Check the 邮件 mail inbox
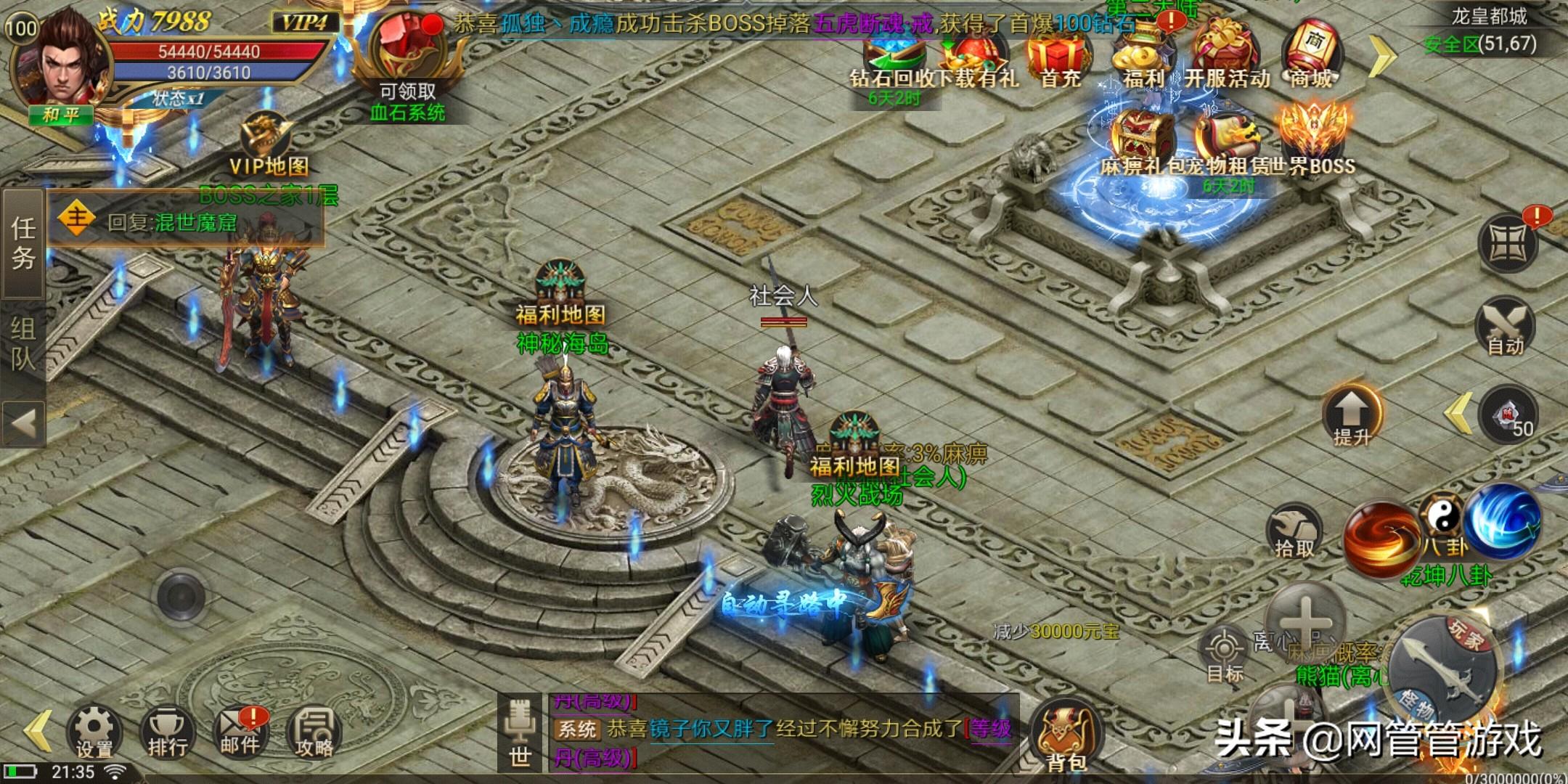1568x784 pixels. point(240,730)
